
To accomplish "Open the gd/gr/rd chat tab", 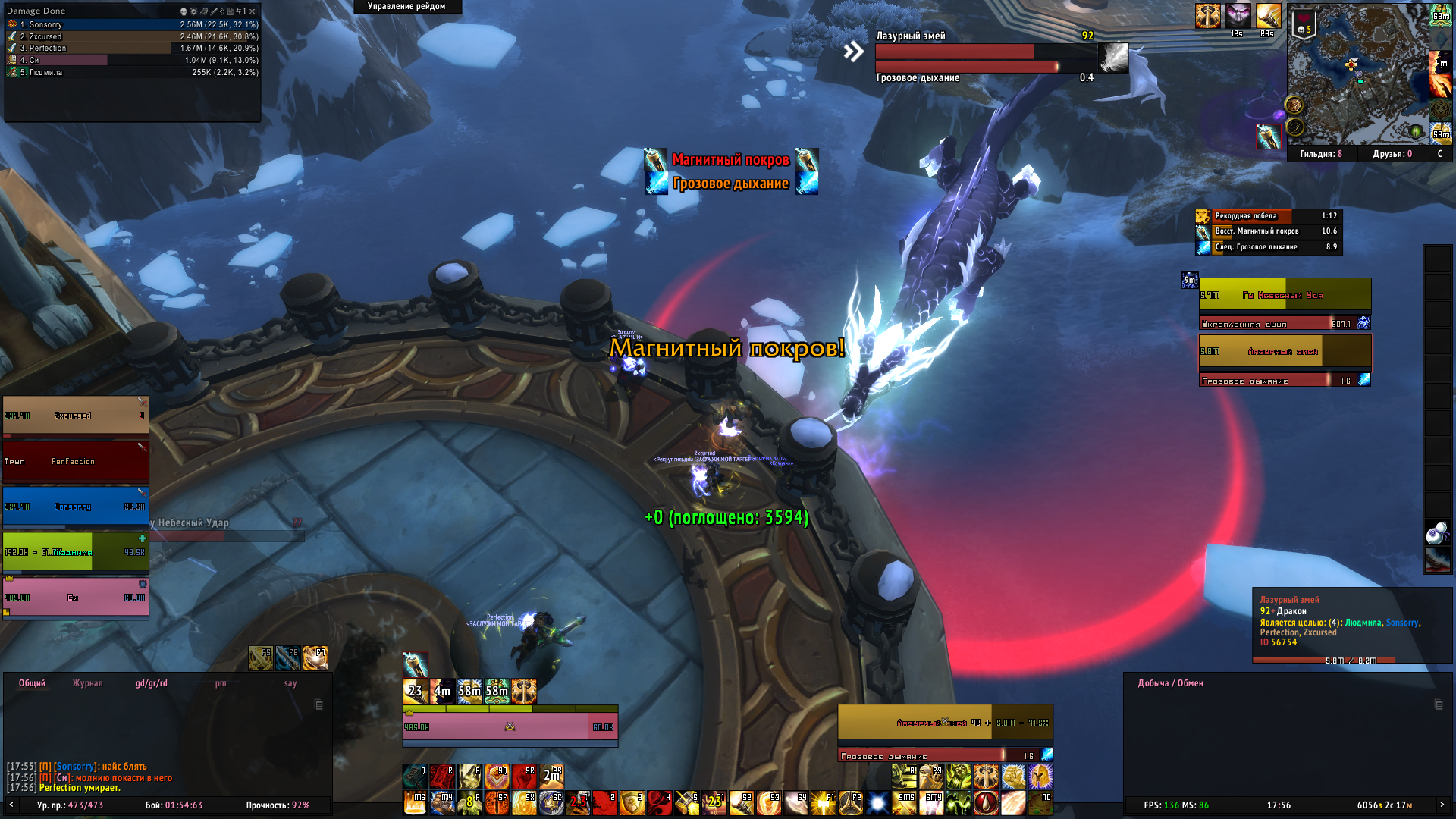I will click(152, 683).
